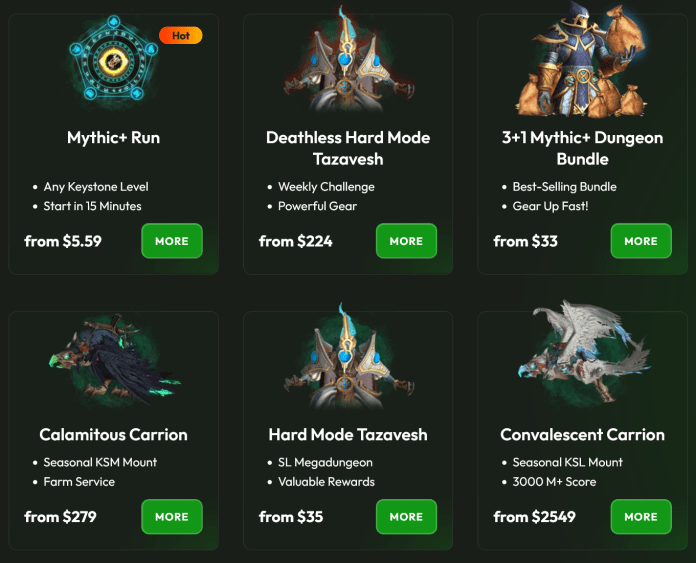Open the Calamitous Carrion title

tap(113, 435)
